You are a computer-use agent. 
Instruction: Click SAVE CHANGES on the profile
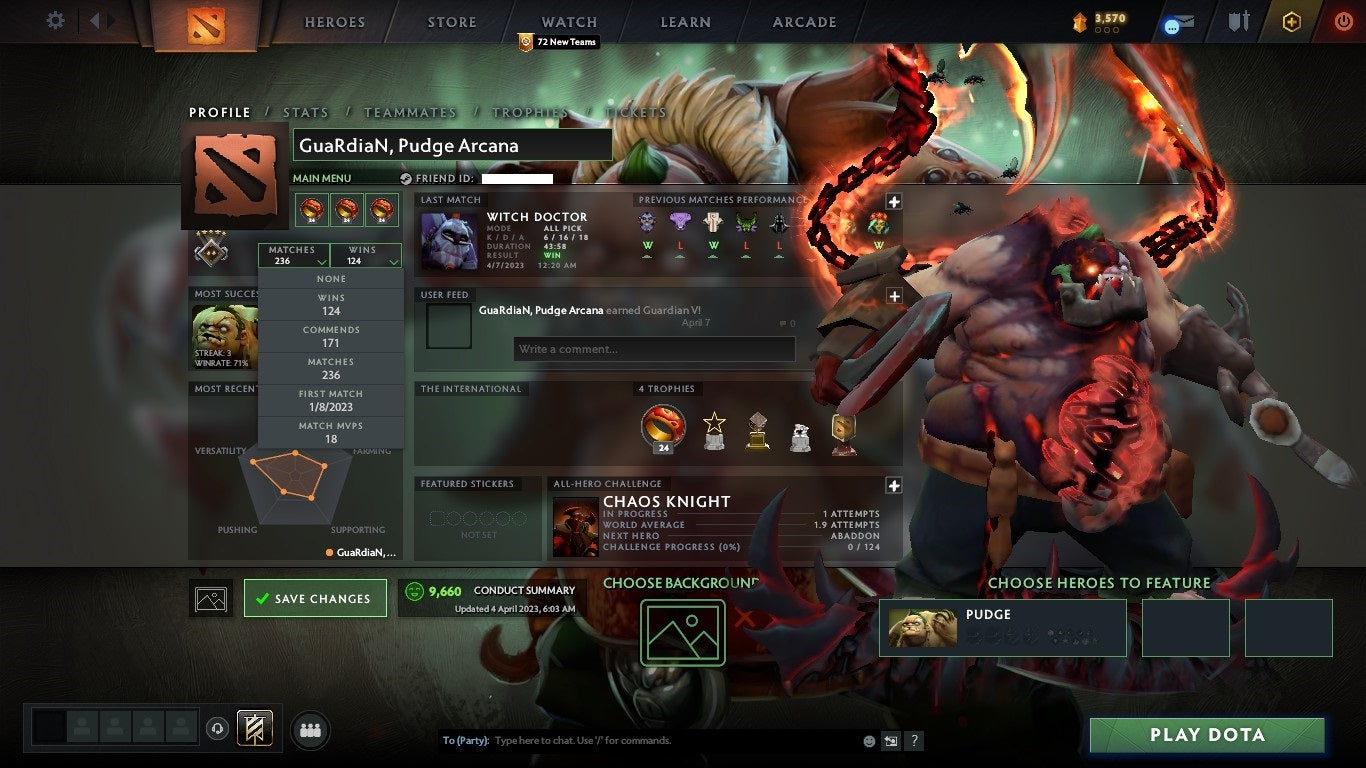pos(315,597)
